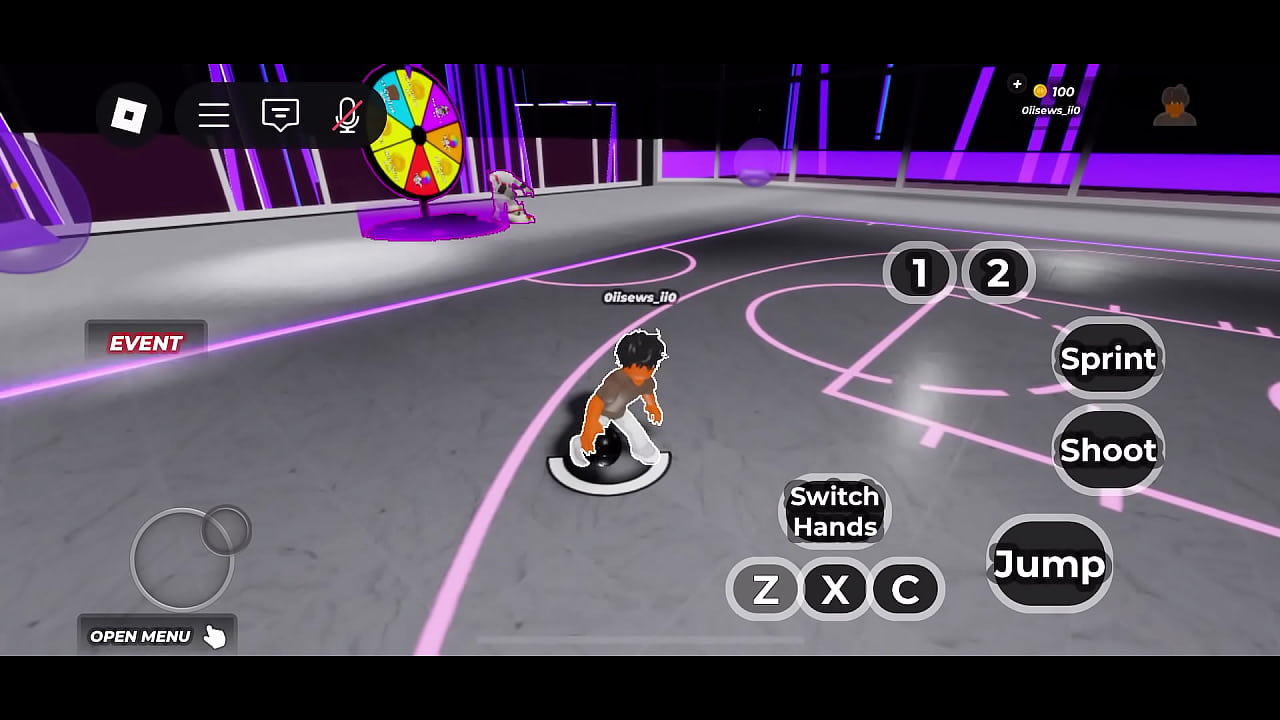This screenshot has width=1280, height=720.
Task: Open the chat bubble icon
Action: point(278,115)
